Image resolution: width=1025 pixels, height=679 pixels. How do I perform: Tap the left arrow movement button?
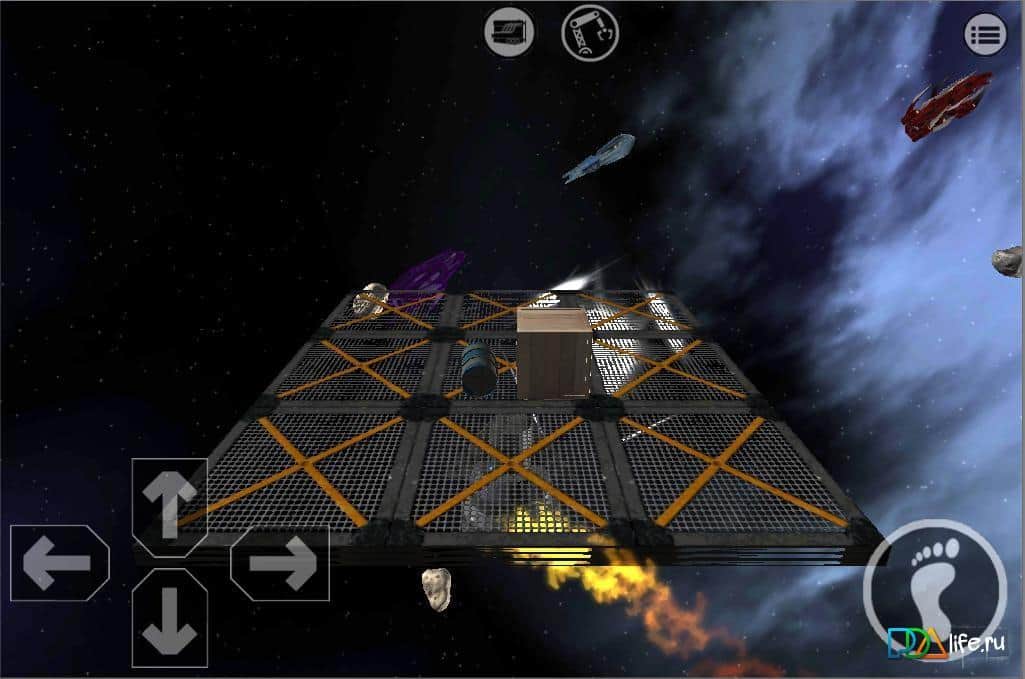tap(58, 563)
